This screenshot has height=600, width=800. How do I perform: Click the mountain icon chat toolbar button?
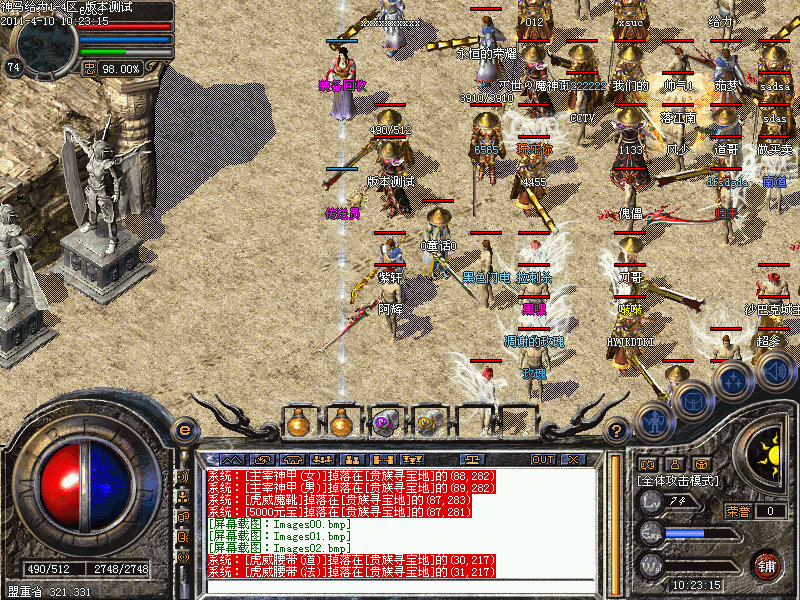tap(232, 459)
